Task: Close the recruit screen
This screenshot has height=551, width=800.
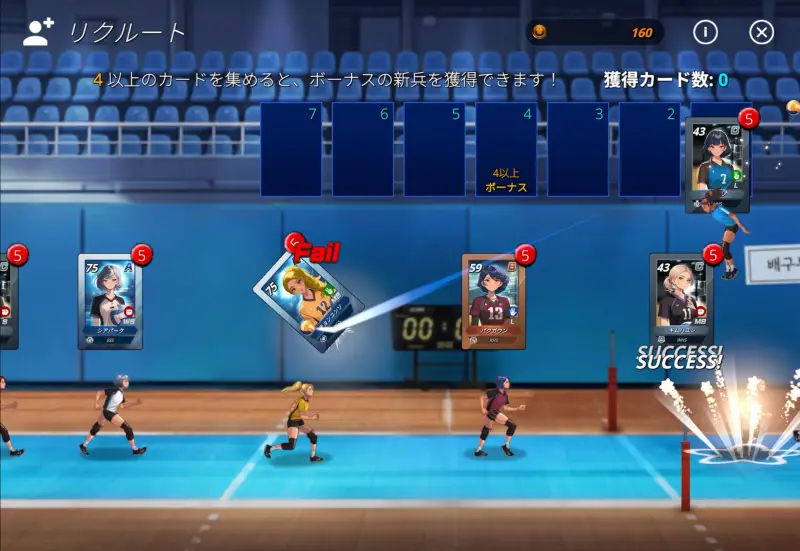Action: [762, 32]
